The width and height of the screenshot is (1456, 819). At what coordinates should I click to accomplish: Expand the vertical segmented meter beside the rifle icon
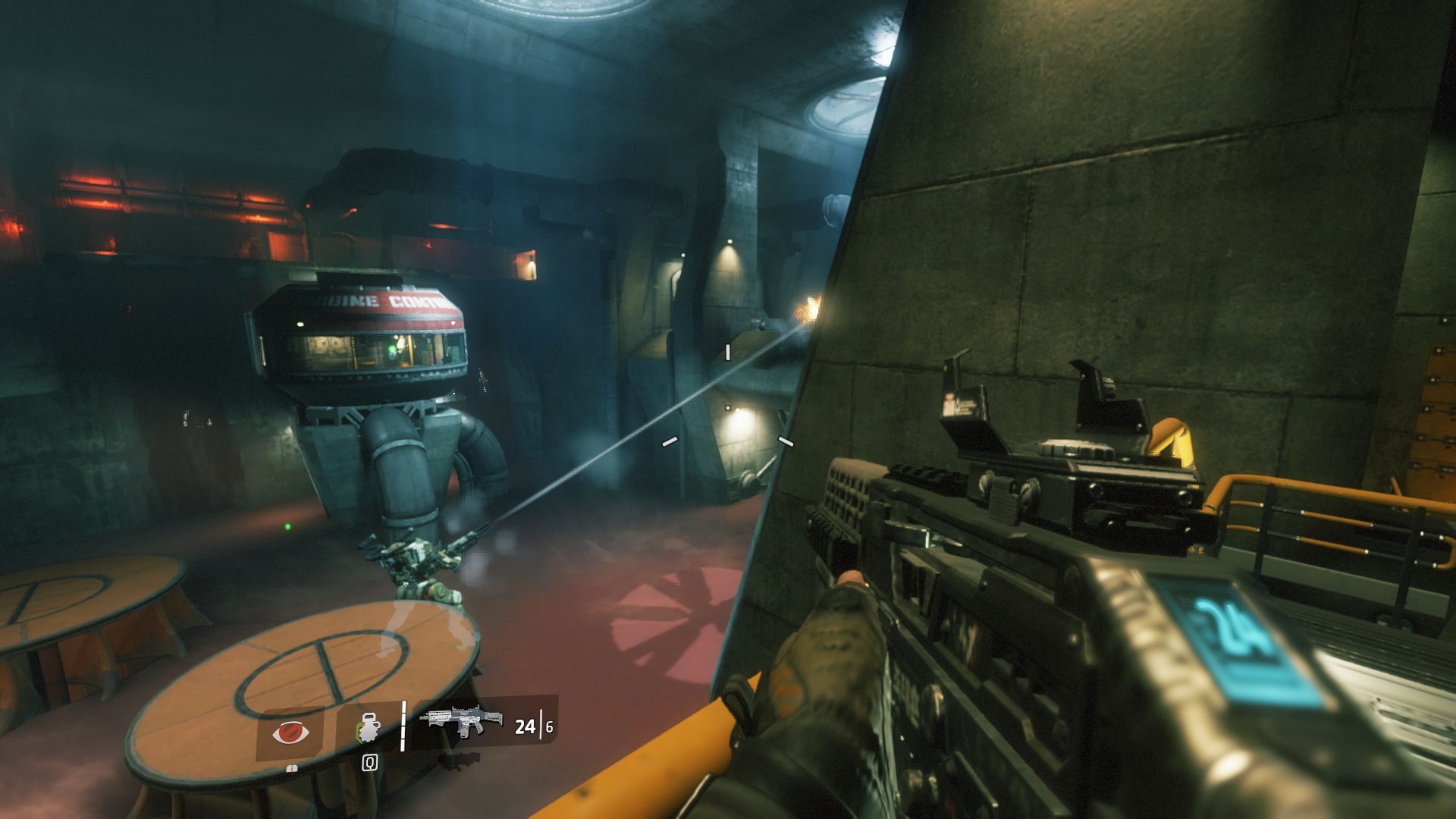coord(403,726)
